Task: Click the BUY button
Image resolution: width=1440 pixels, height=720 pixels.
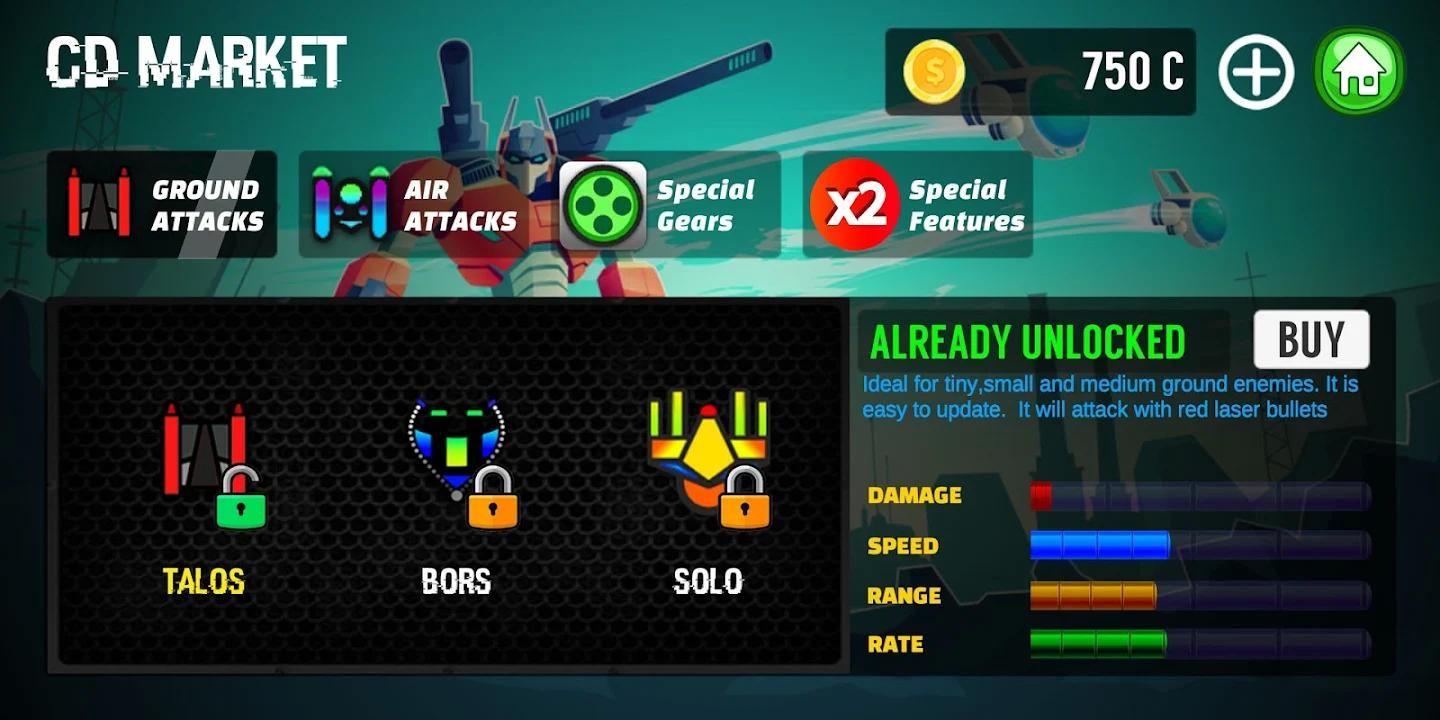Action: coord(1311,340)
